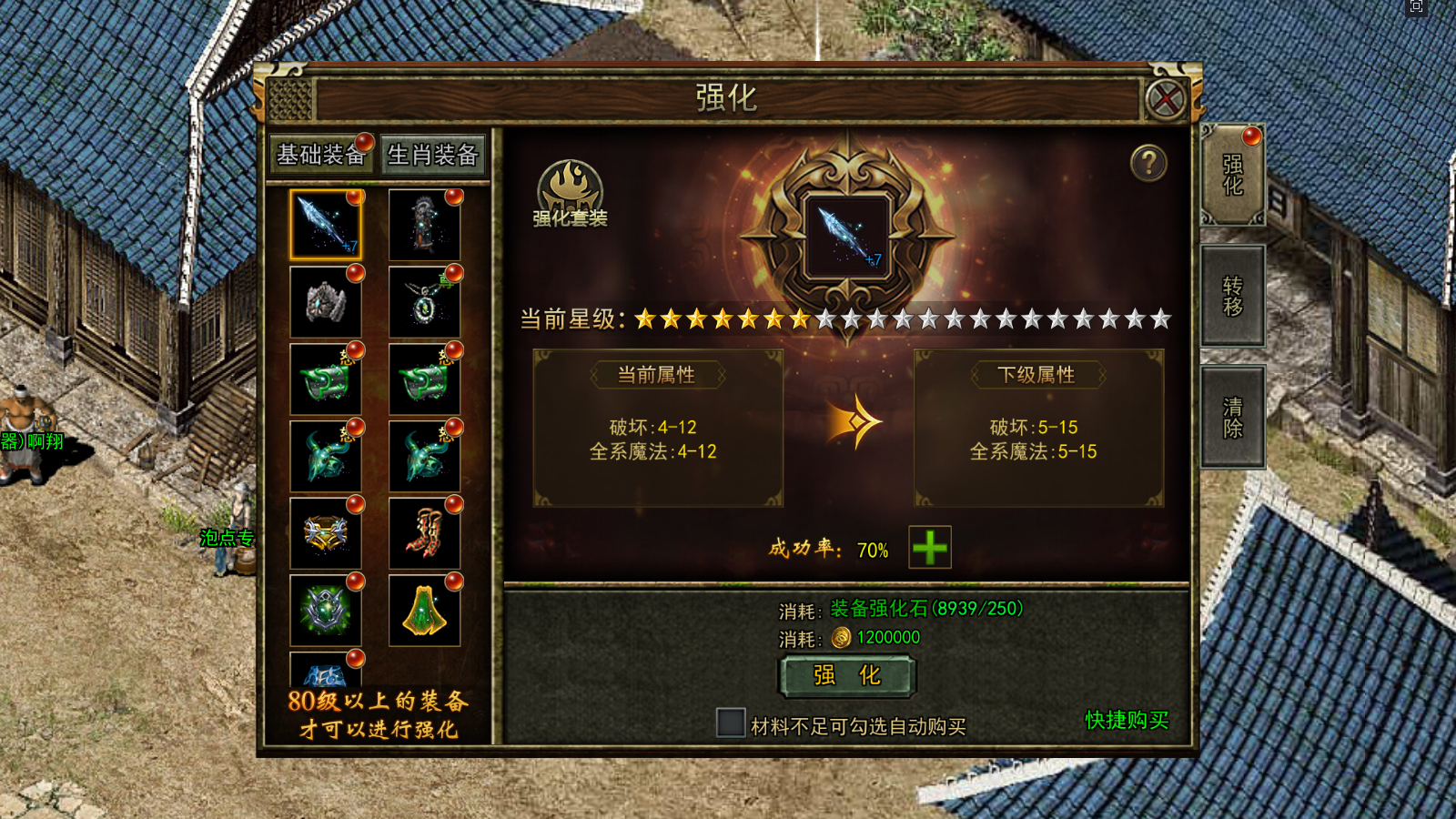This screenshot has width=1456, height=819.
Task: Close the 强化 enhancement window
Action: click(1166, 99)
